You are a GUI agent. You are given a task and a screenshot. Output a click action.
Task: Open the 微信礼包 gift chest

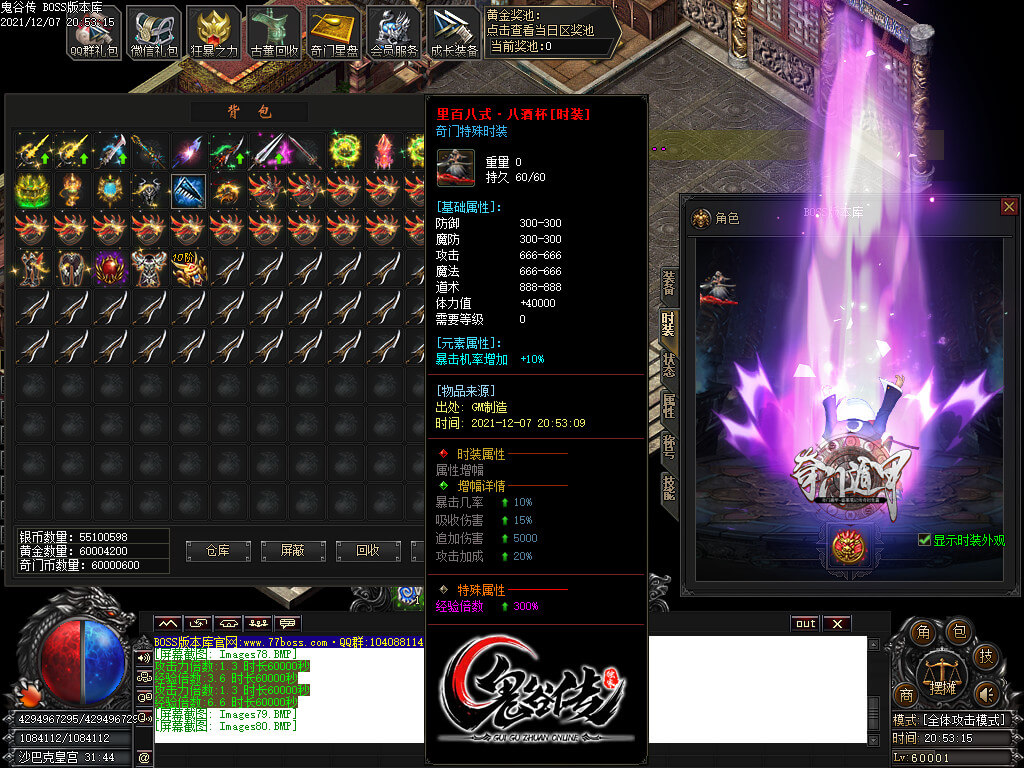(x=153, y=32)
